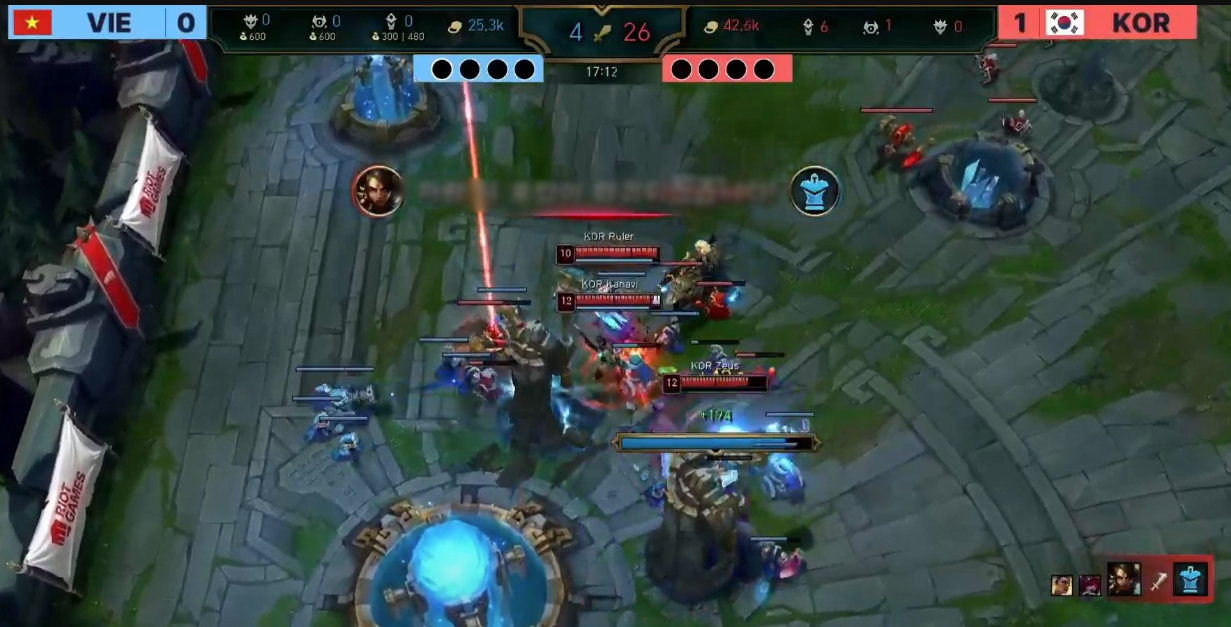The image size is (1231, 627).
Task: Select the blue turret icon in the announcement banner
Action: 815,190
